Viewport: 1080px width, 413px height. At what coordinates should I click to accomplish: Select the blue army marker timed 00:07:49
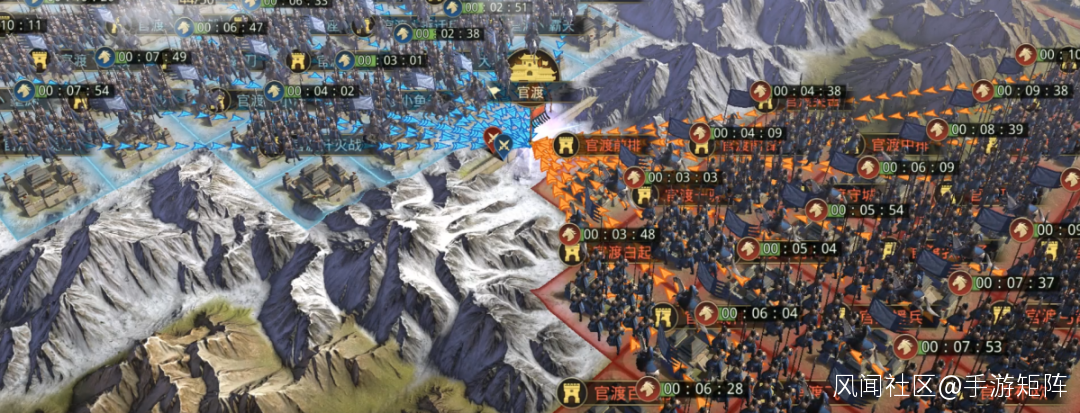pyautogui.click(x=104, y=57)
